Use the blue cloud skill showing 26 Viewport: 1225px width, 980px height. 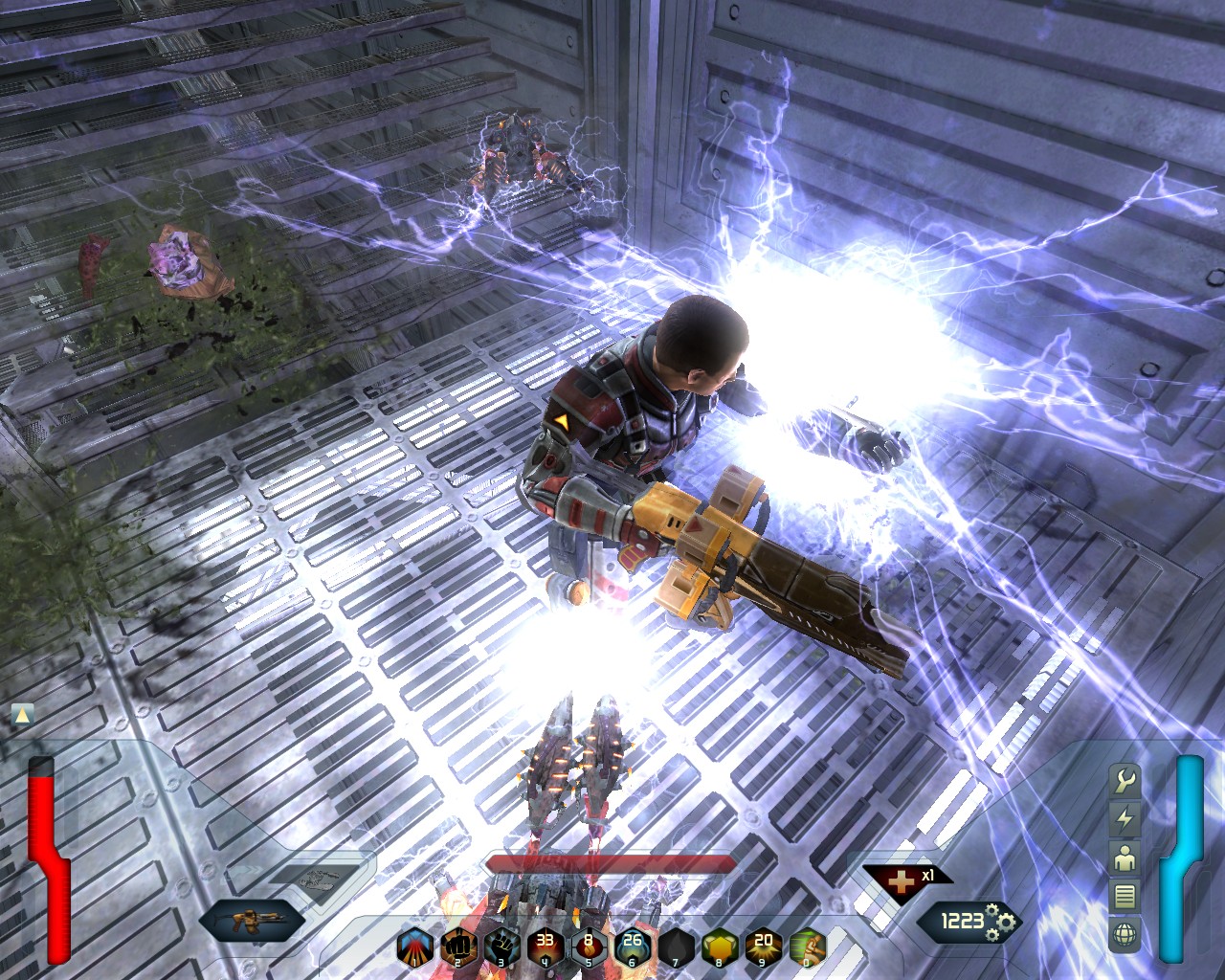[x=633, y=947]
